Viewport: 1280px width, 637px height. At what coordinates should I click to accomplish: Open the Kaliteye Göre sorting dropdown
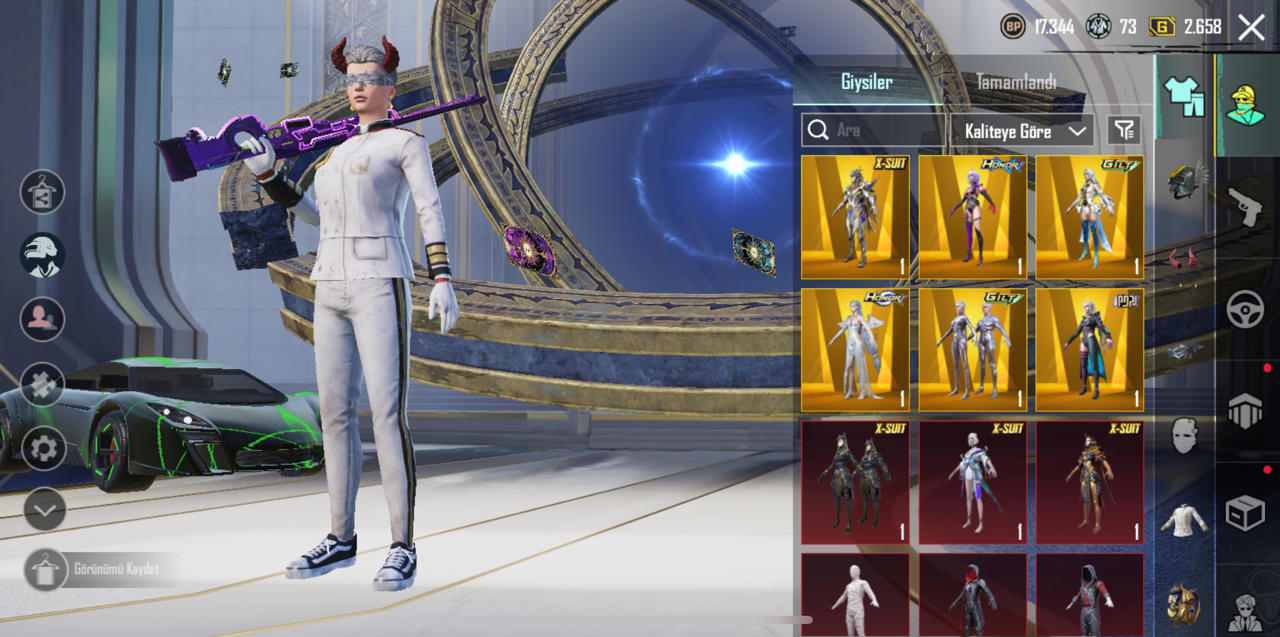tap(1025, 131)
